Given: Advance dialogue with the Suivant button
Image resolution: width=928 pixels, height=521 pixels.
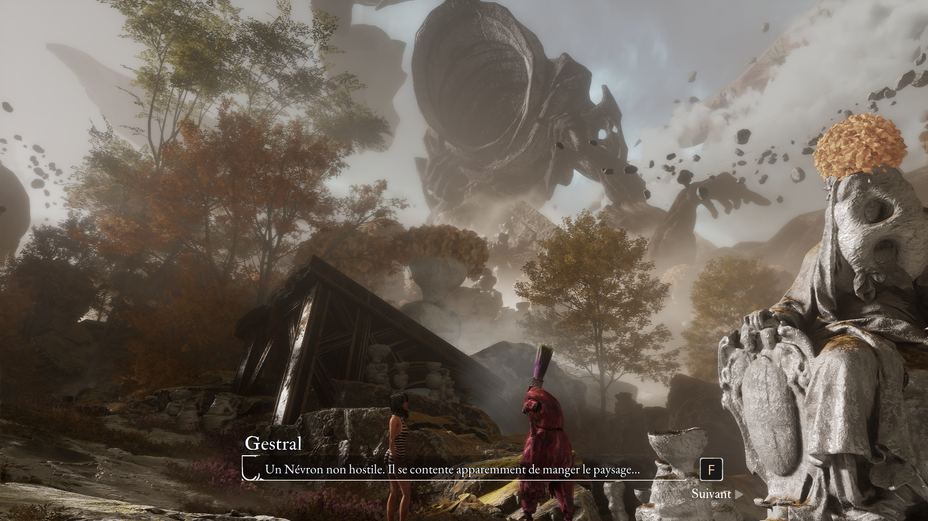Looking at the screenshot, I should click(x=716, y=493).
